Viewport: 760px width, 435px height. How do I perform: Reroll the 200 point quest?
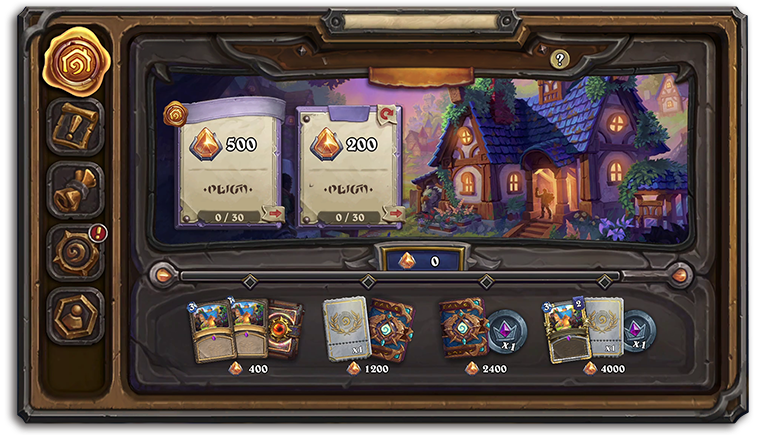[x=388, y=115]
